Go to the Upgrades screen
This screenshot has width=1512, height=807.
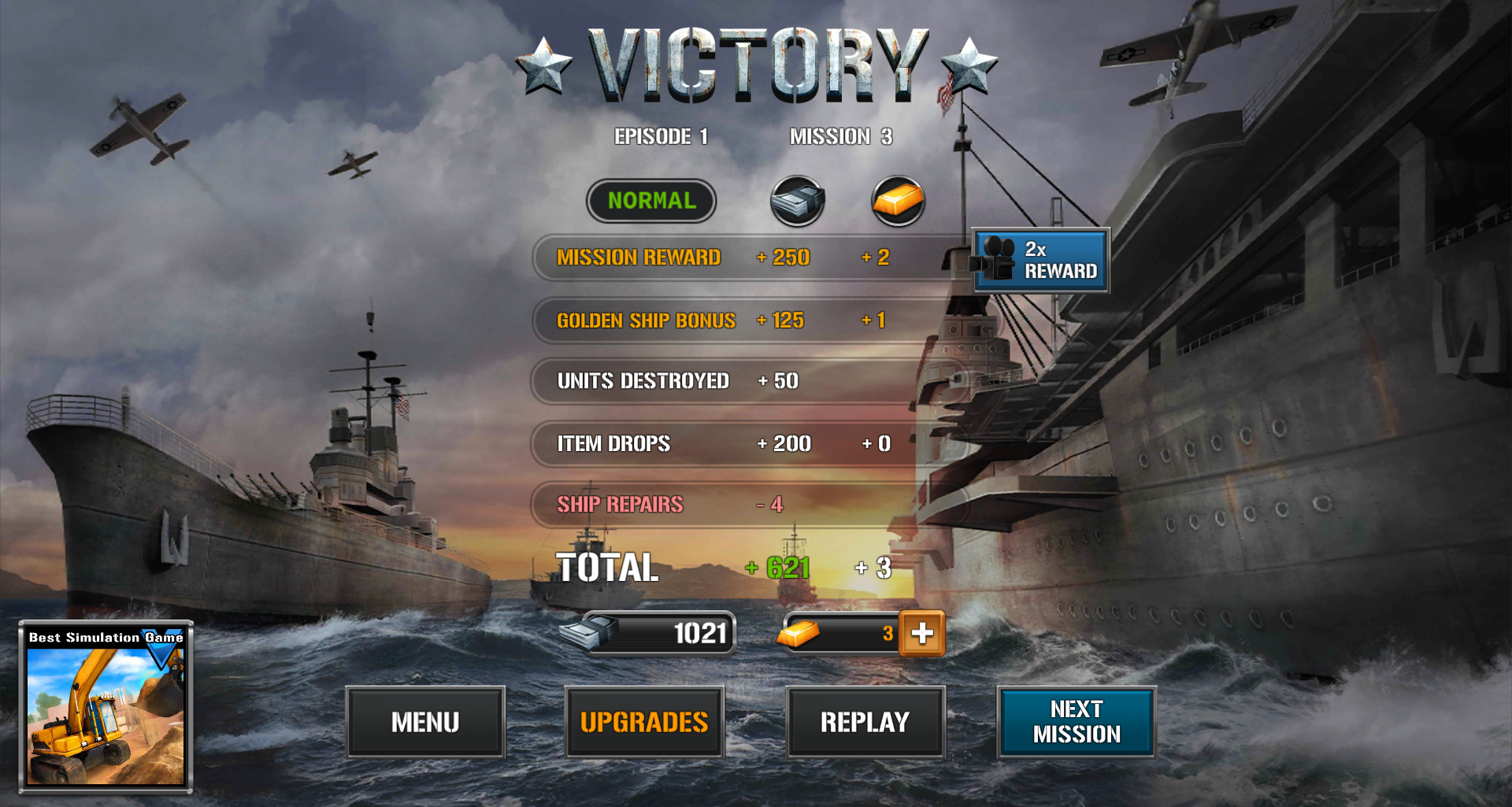(644, 721)
